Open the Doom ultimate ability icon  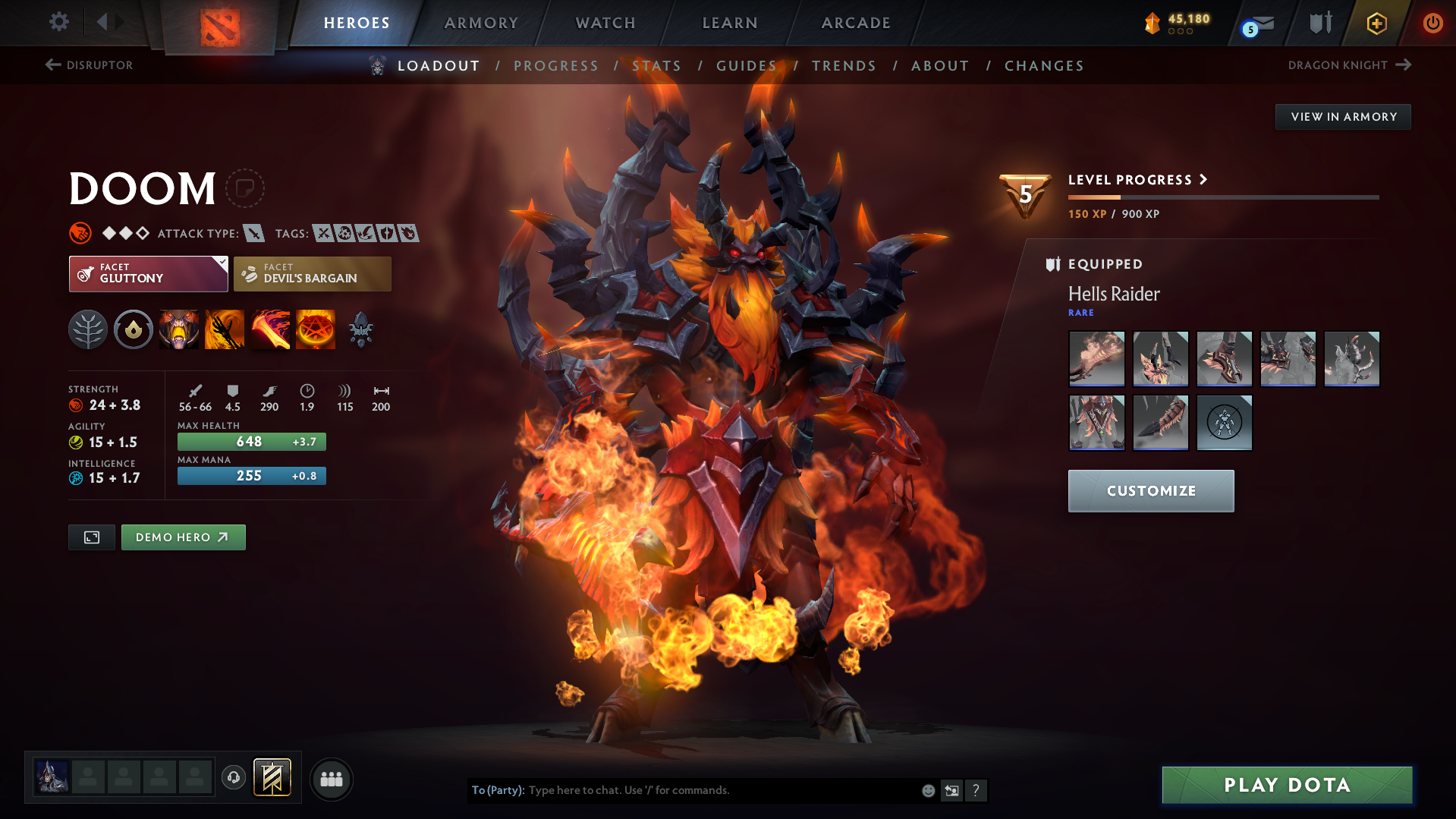(316, 329)
